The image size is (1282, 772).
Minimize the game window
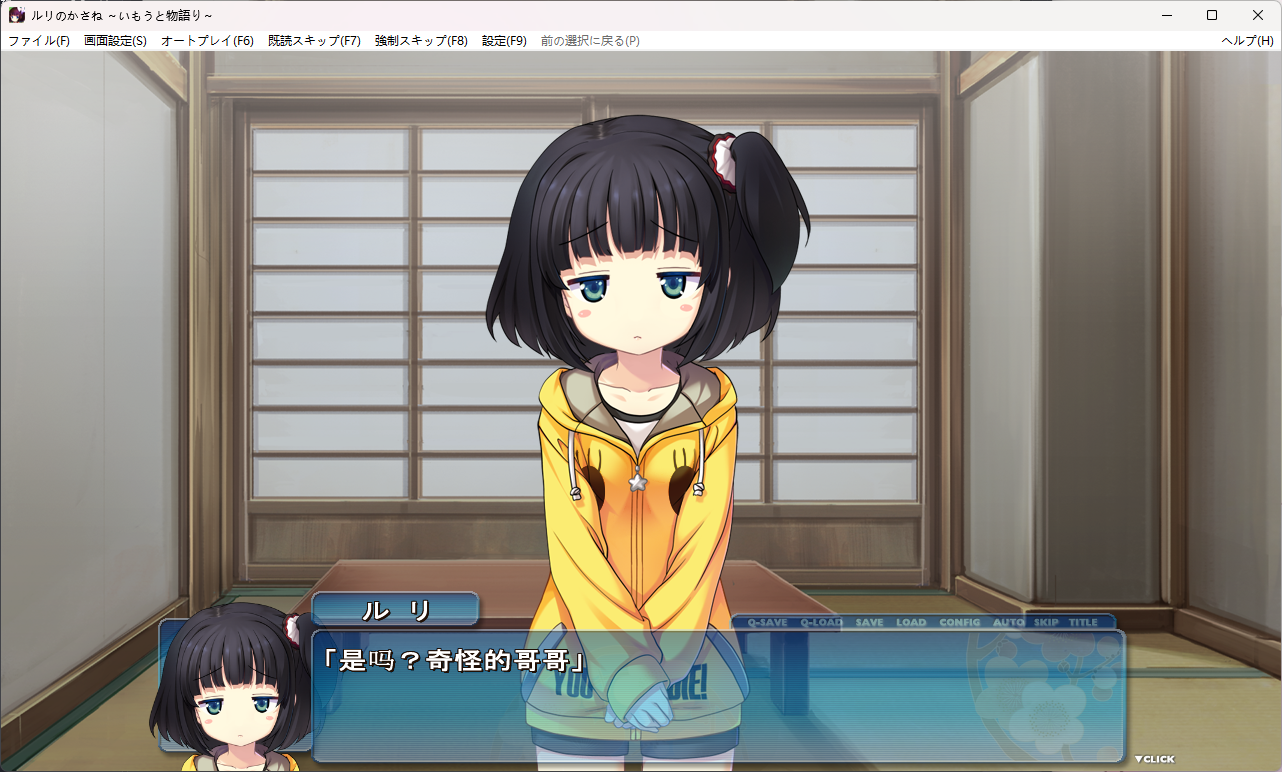(x=1166, y=15)
